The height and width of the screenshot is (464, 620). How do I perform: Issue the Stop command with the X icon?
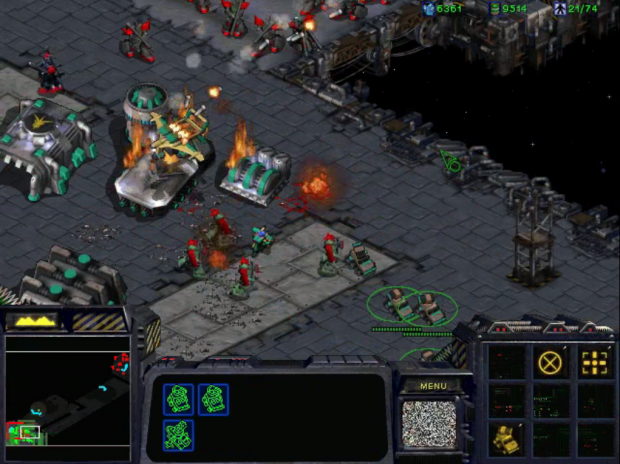550,362
